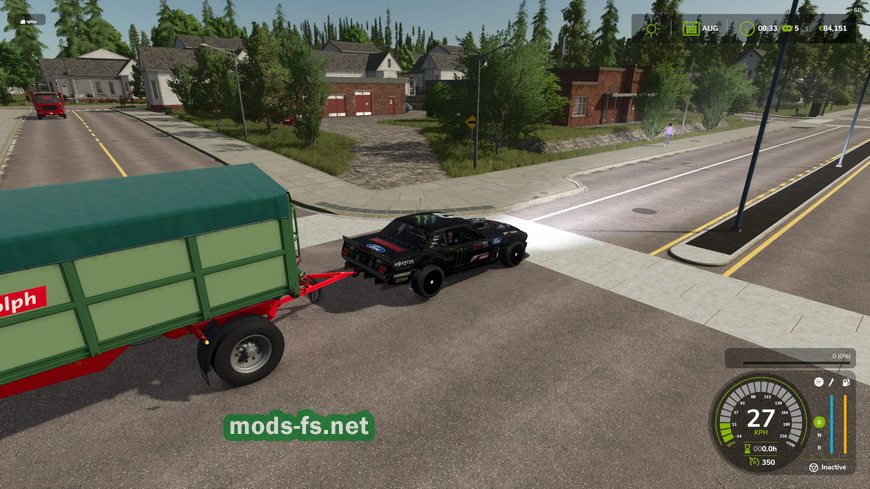This screenshot has width=870, height=489.
Task: Toggle the steering assist Inactive indicator
Action: coord(828,467)
